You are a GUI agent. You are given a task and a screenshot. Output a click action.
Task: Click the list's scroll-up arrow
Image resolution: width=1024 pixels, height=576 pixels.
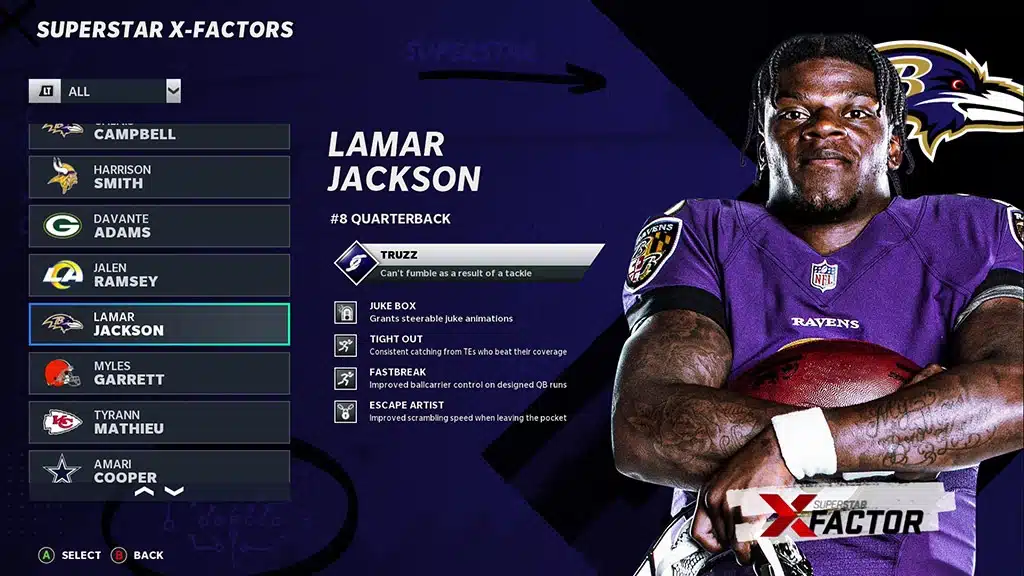[x=144, y=491]
